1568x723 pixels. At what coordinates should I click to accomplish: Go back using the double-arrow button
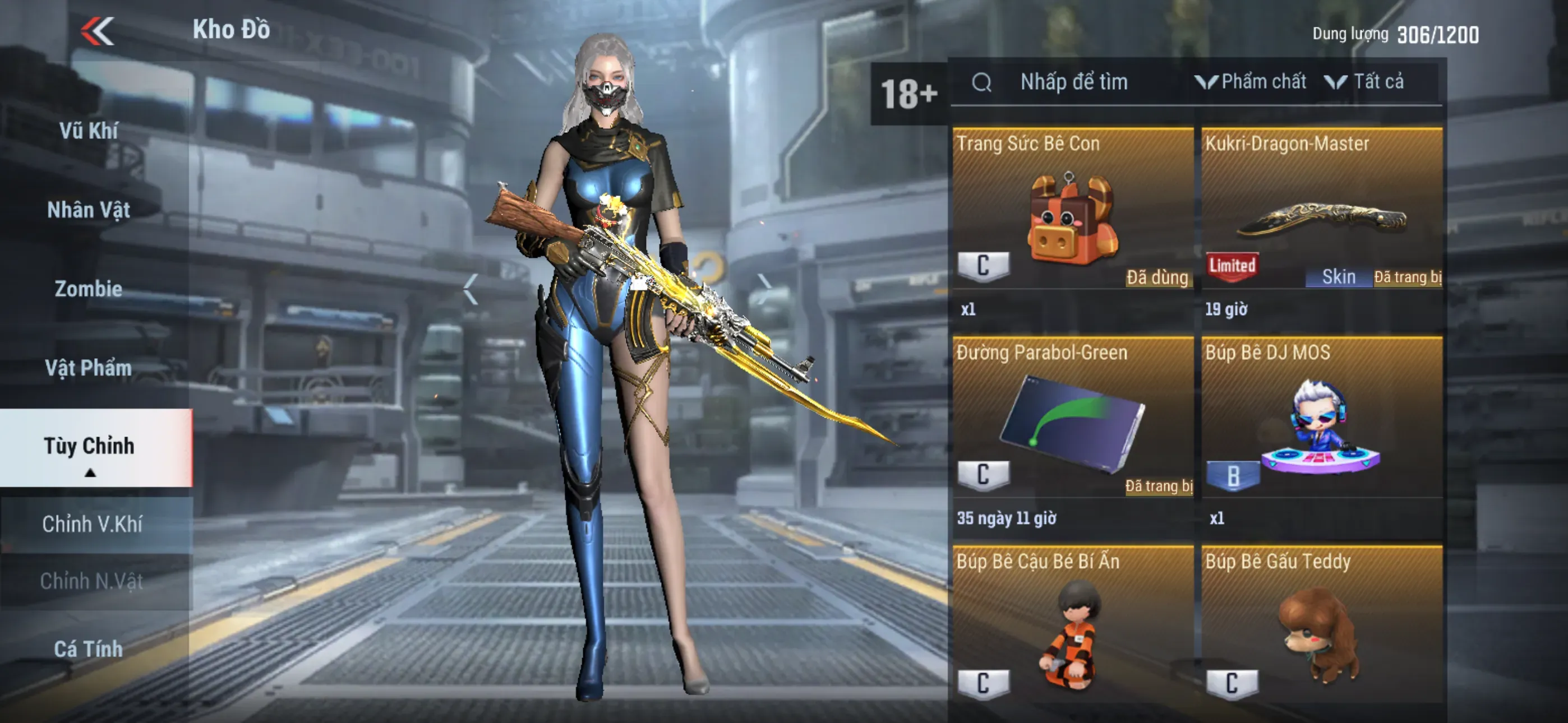(98, 30)
